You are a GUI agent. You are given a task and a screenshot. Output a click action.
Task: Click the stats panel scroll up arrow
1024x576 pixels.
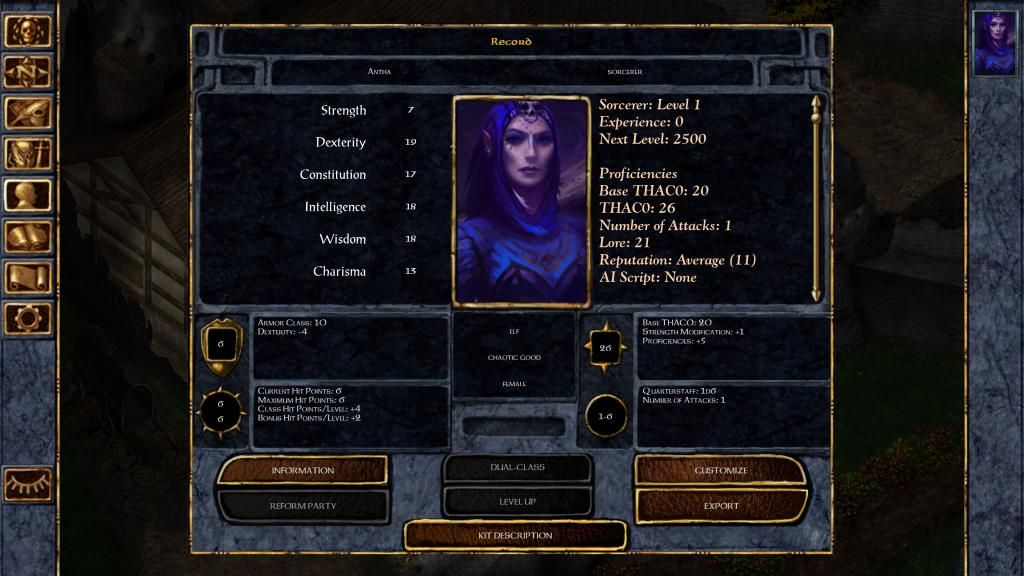[x=816, y=103]
